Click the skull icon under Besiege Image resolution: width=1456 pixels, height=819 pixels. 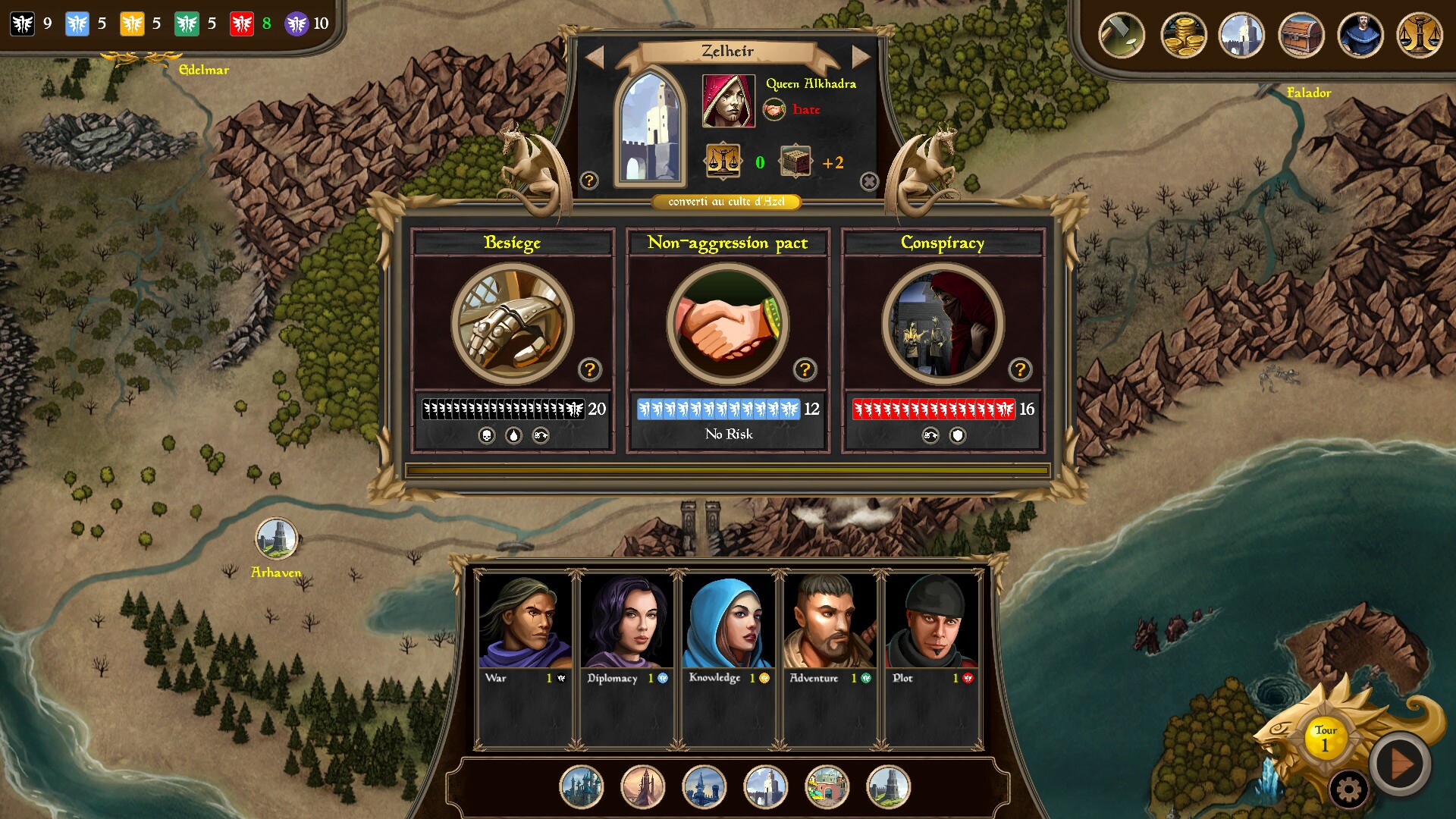[485, 434]
